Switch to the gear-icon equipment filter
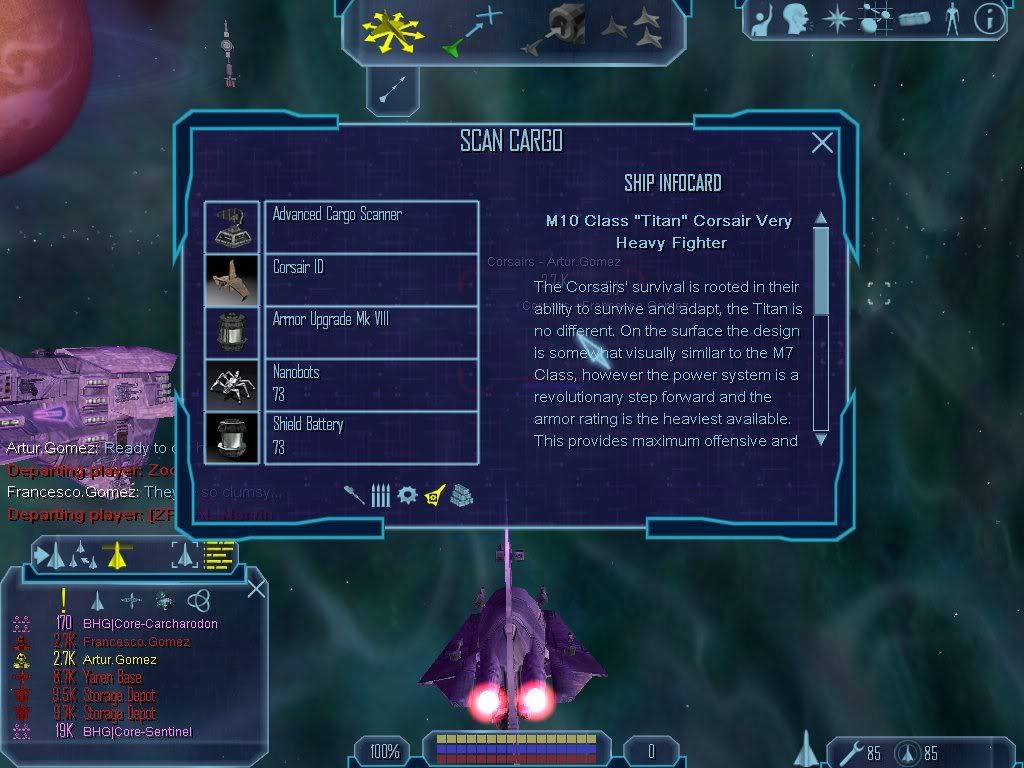This screenshot has height=768, width=1024. pos(407,495)
